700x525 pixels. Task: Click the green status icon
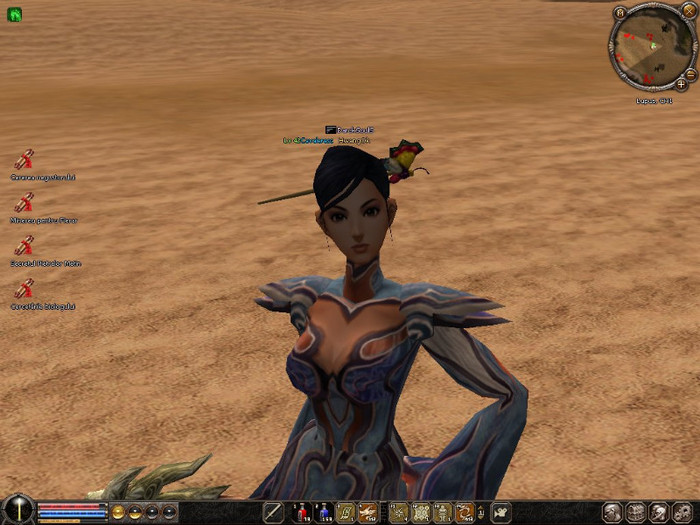(x=14, y=14)
